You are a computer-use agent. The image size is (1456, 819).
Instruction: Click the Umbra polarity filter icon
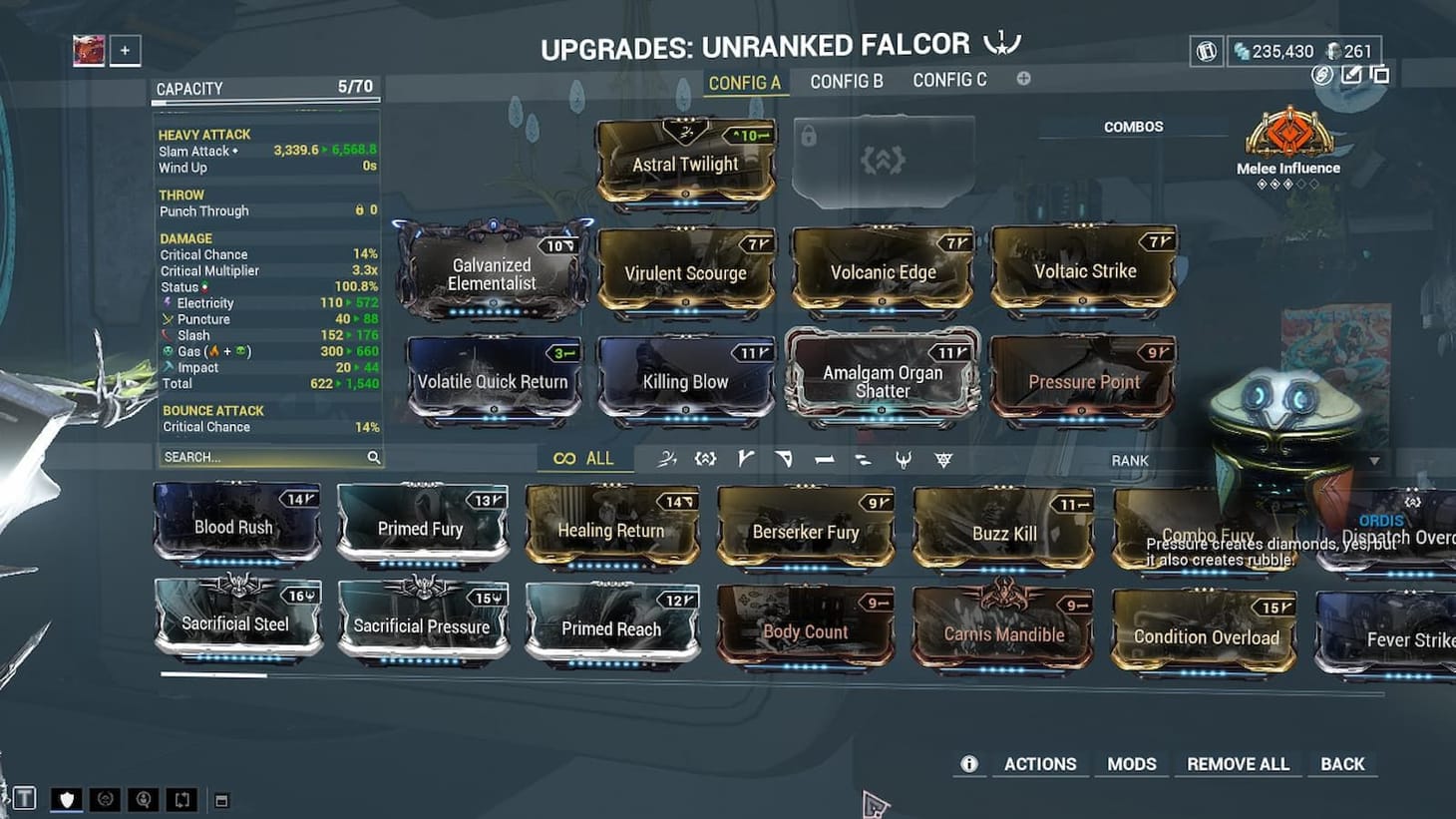point(904,460)
